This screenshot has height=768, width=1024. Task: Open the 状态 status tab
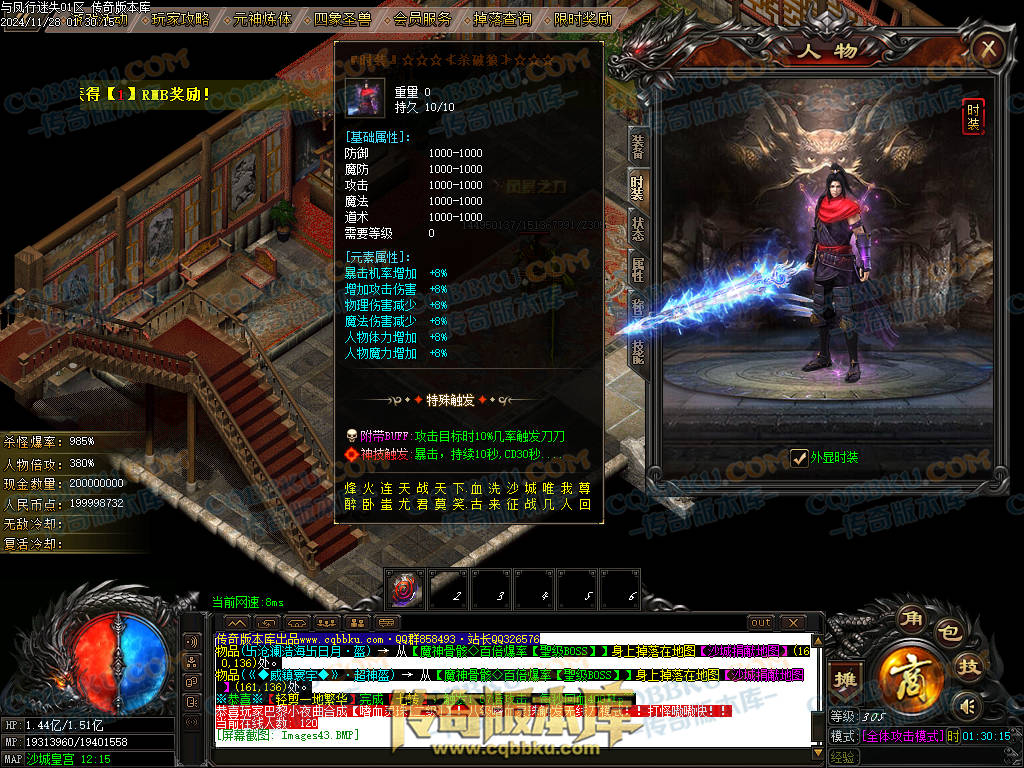coord(637,228)
